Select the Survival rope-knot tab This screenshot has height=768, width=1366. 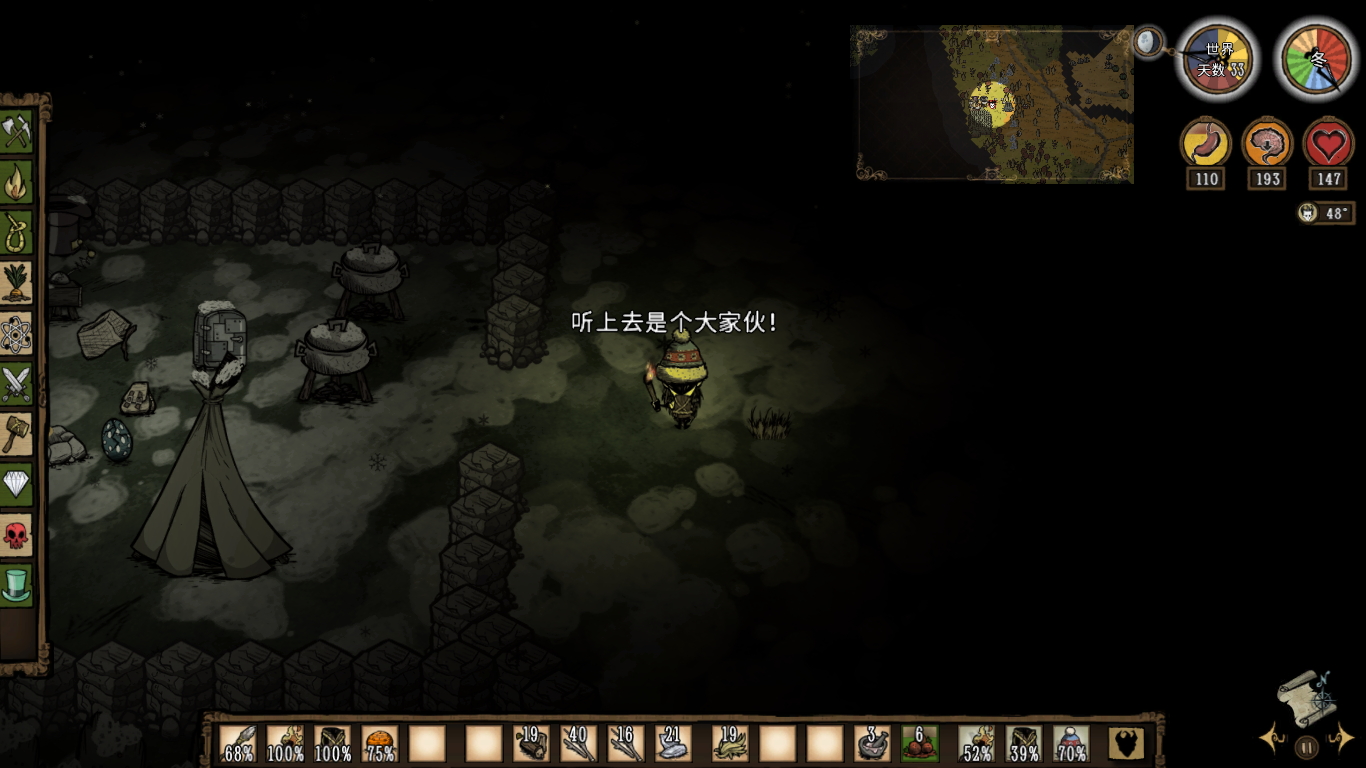(17, 232)
